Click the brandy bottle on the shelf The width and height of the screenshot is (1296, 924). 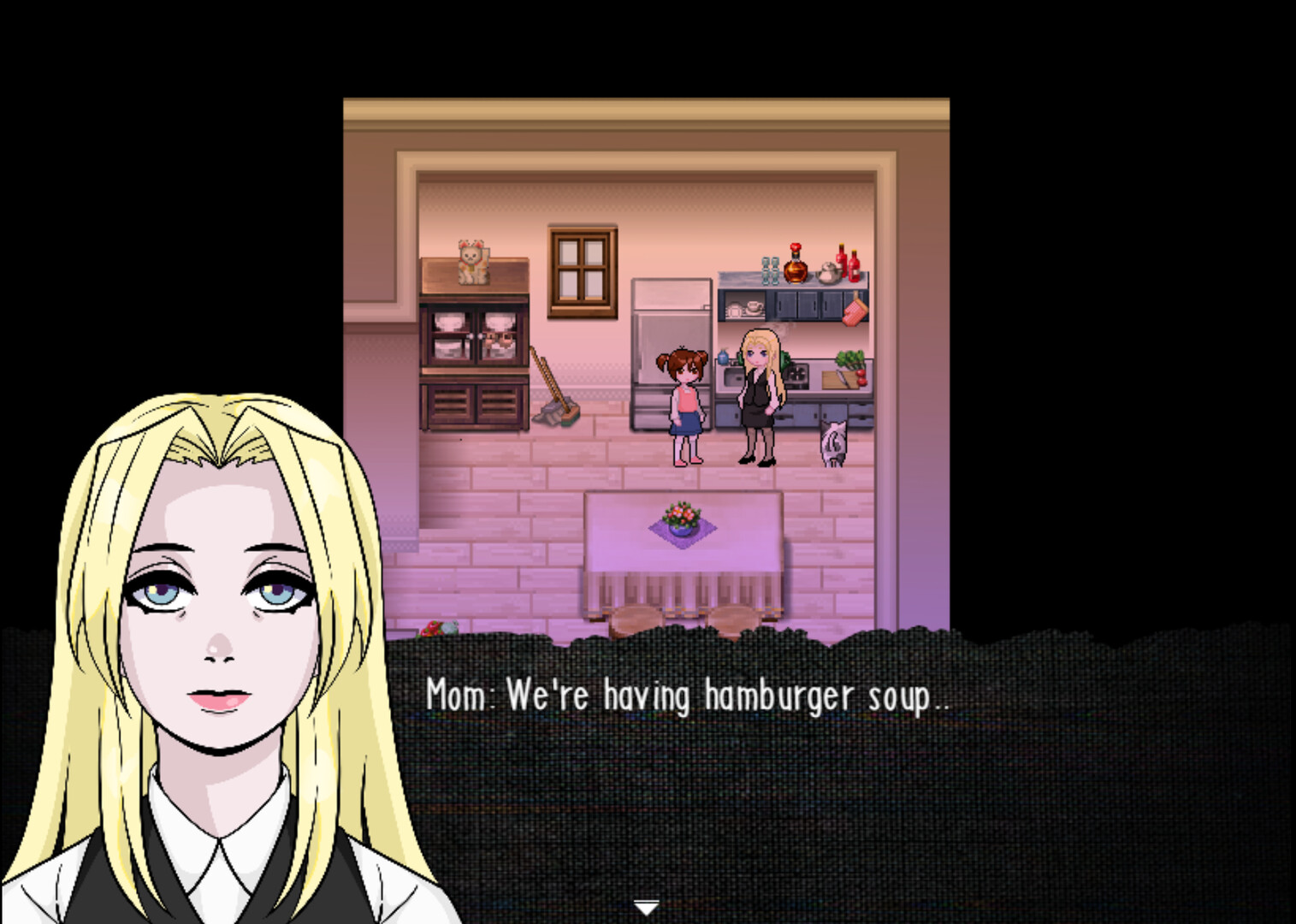(x=796, y=269)
